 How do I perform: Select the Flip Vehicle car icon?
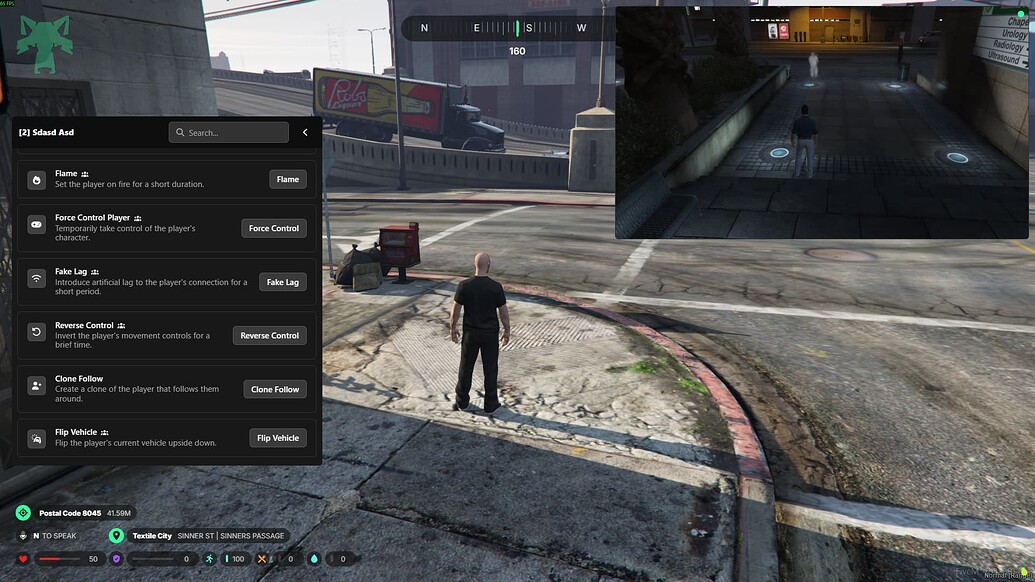click(x=37, y=438)
